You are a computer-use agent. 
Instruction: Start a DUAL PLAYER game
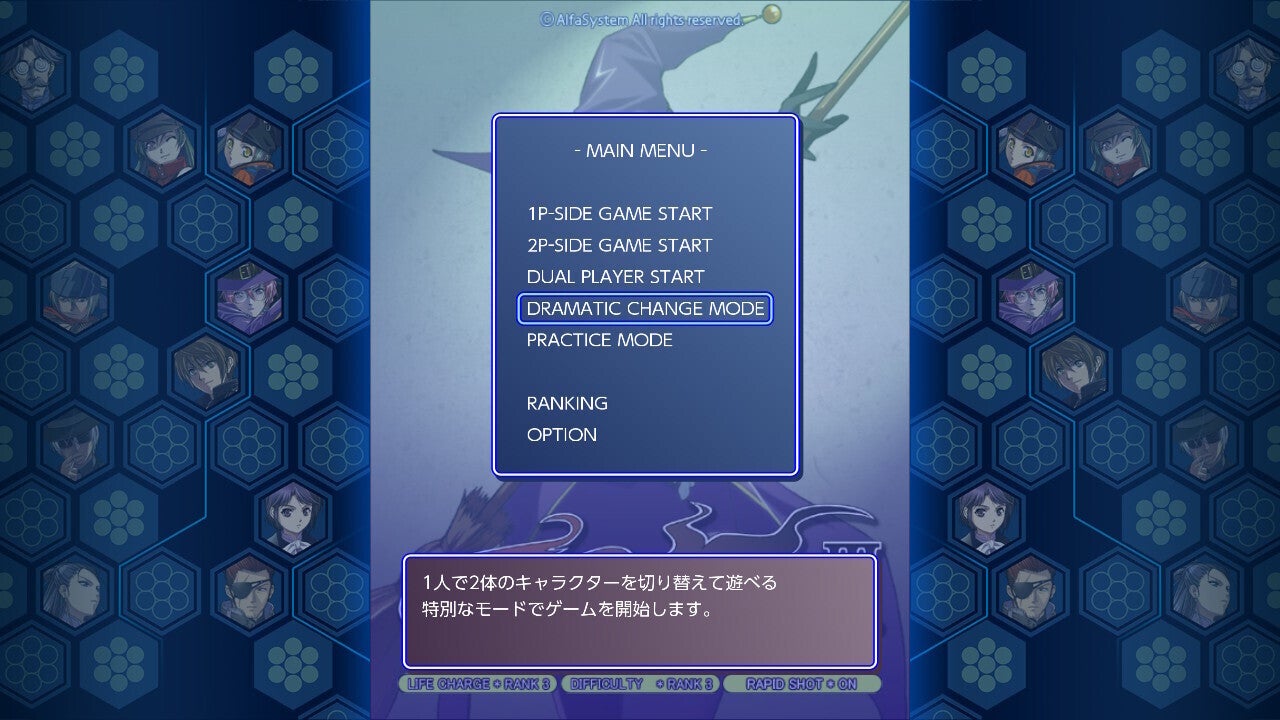pos(615,277)
